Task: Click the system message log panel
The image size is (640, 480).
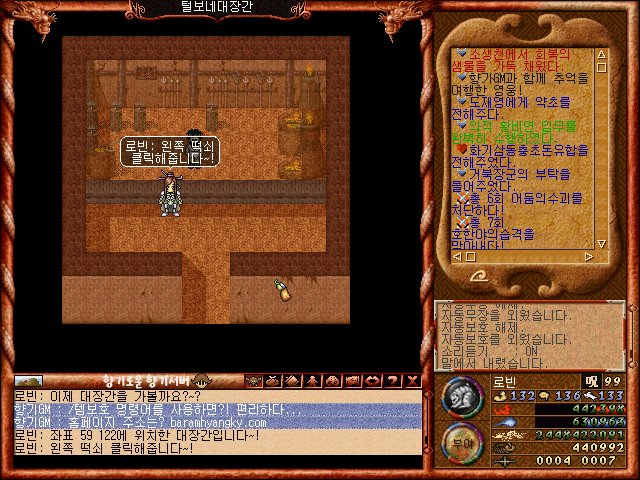Action: pos(528,336)
